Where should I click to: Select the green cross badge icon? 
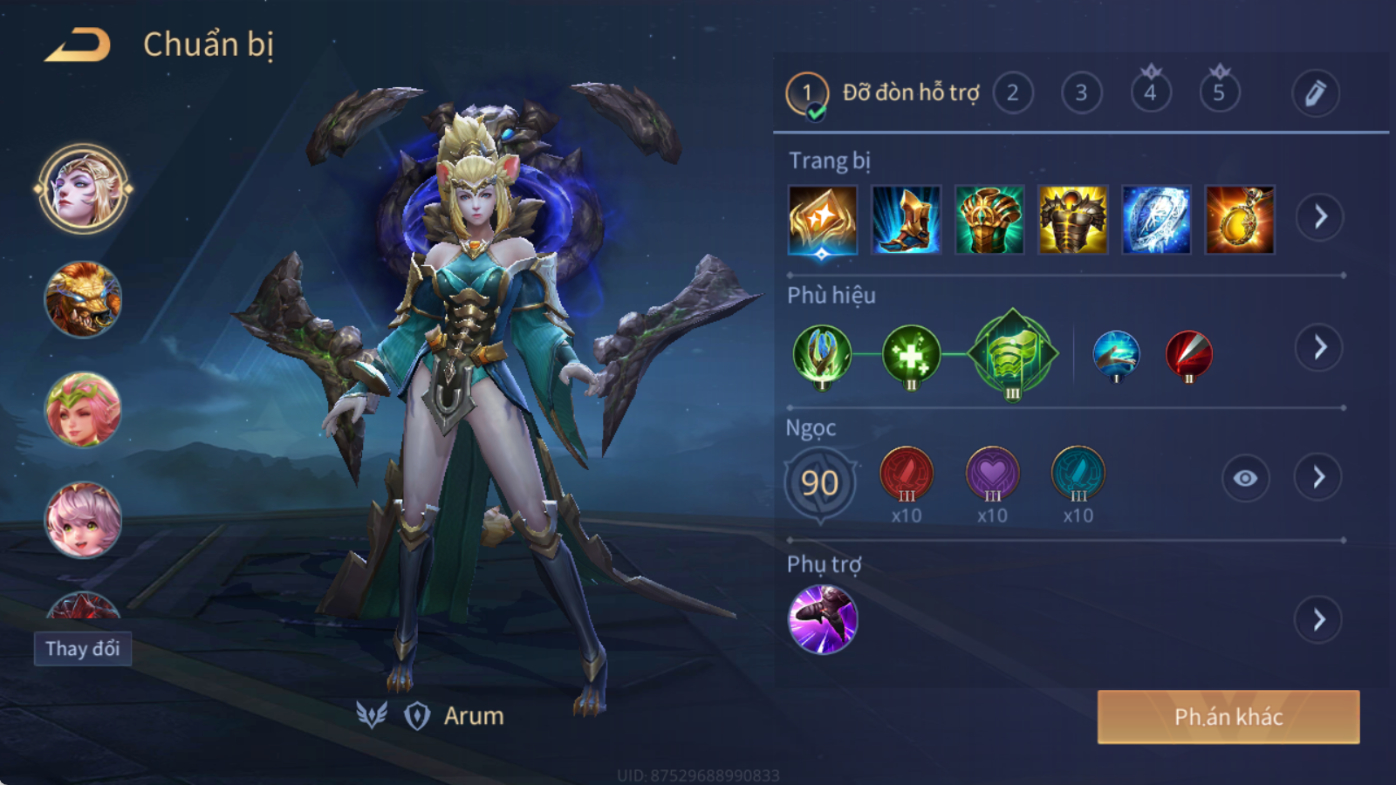click(911, 354)
